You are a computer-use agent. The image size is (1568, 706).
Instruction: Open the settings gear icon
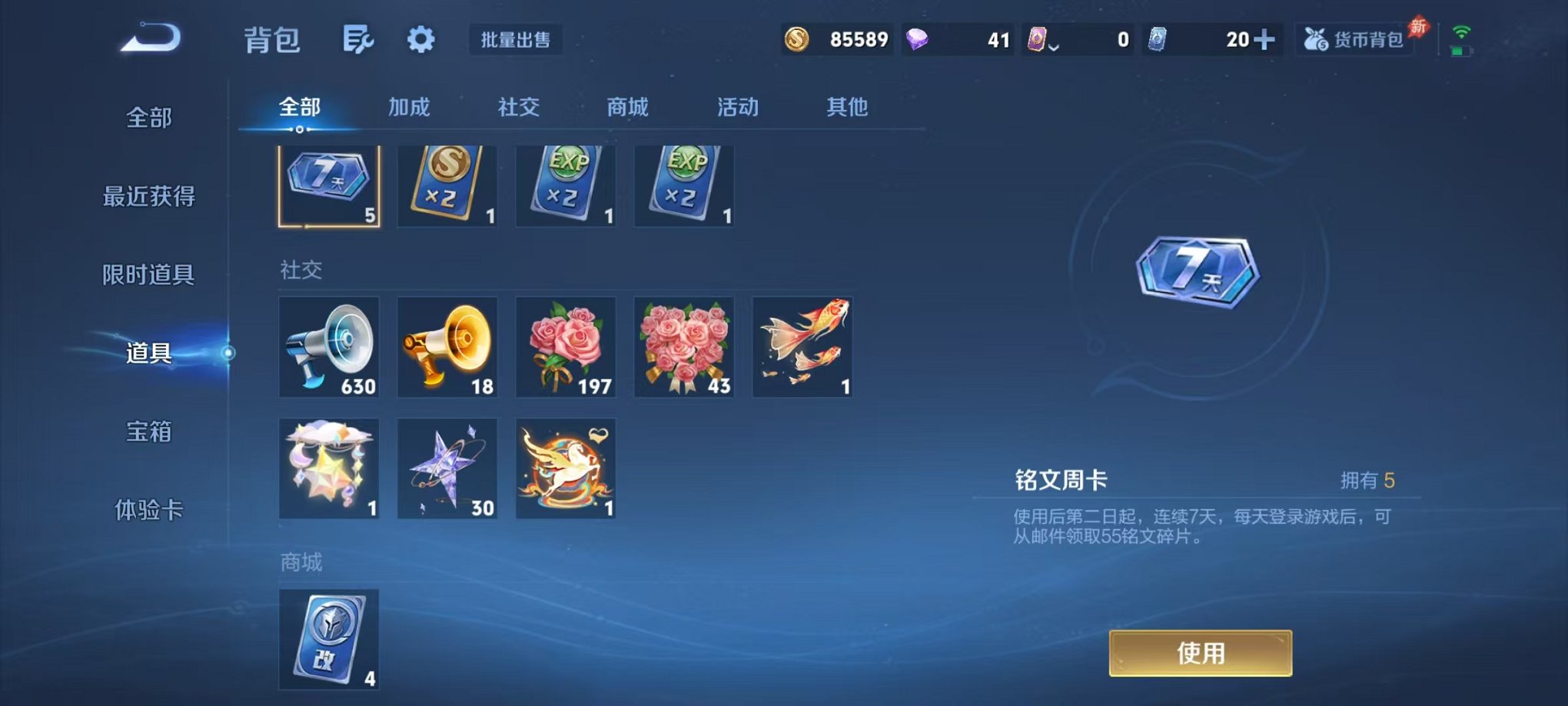tap(421, 40)
